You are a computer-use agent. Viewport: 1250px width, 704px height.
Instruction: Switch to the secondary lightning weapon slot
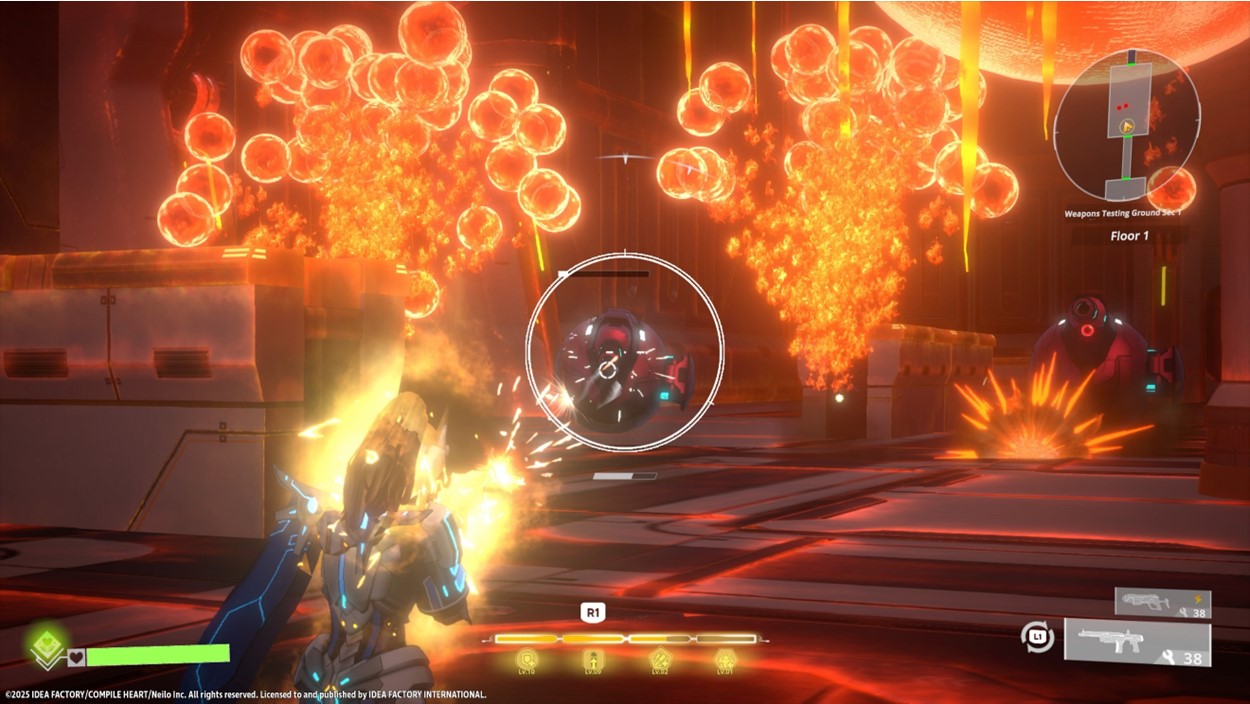[x=1148, y=601]
